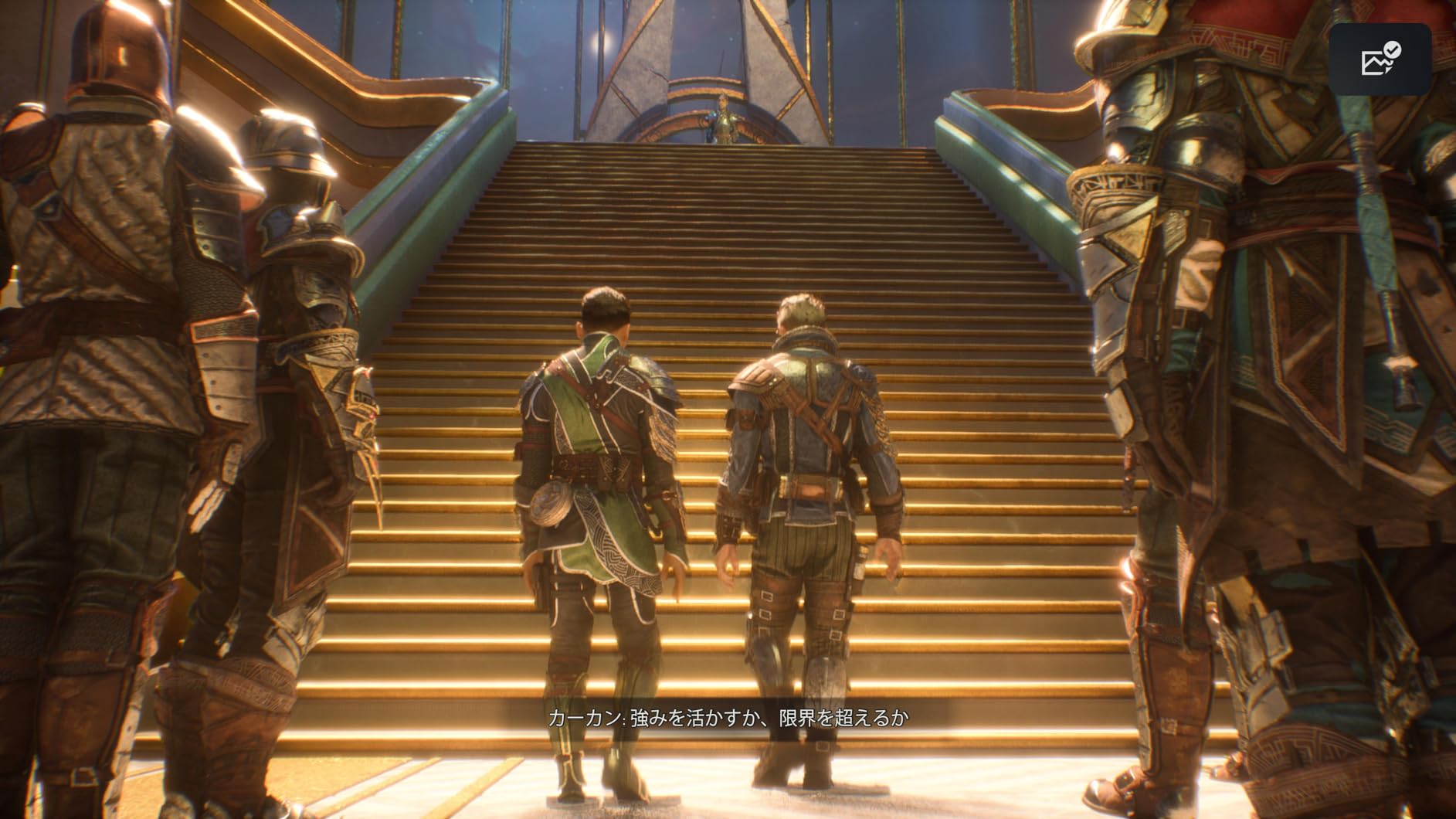The height and width of the screenshot is (819, 1456).
Task: Open the screenshot saved notification icon
Action: [x=1379, y=59]
